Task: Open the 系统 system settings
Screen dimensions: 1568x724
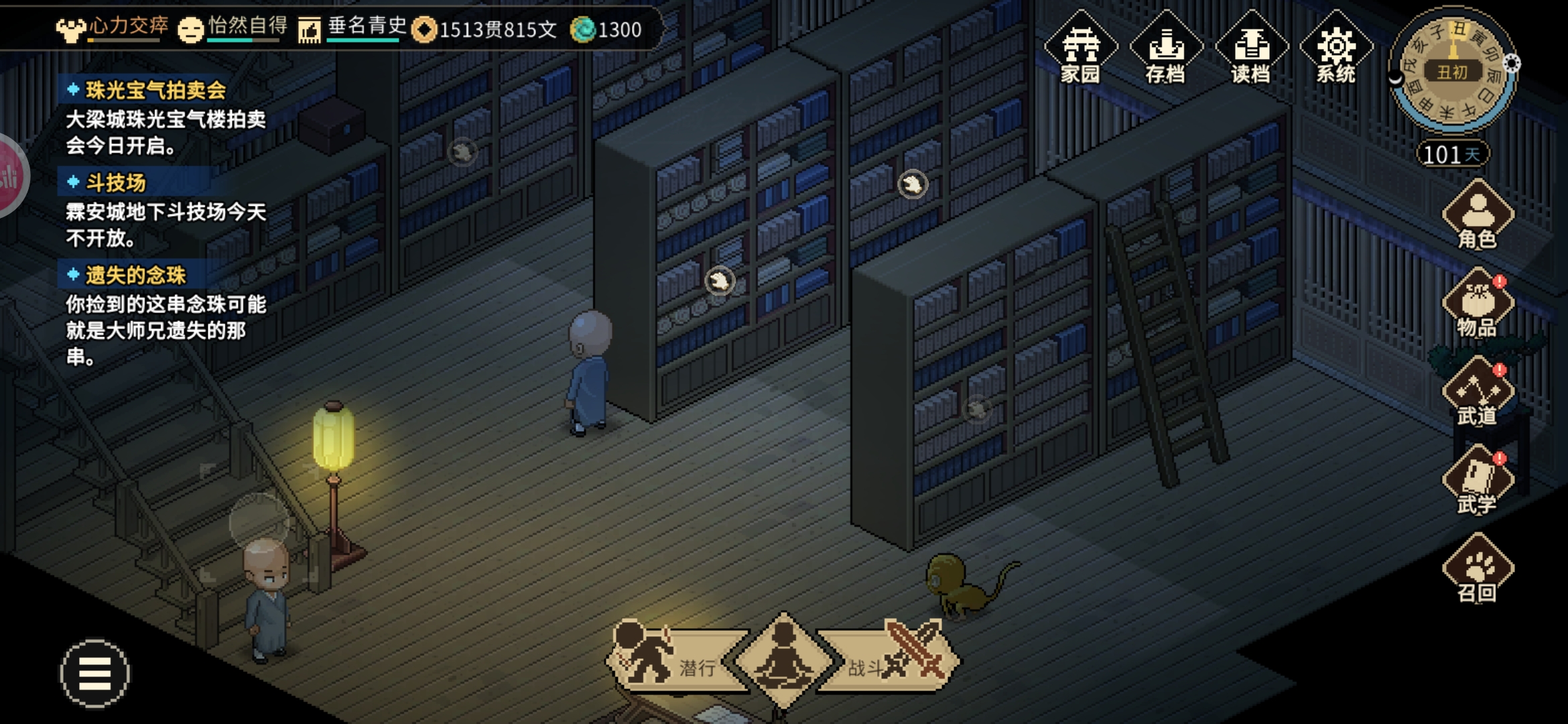Action: [1335, 48]
